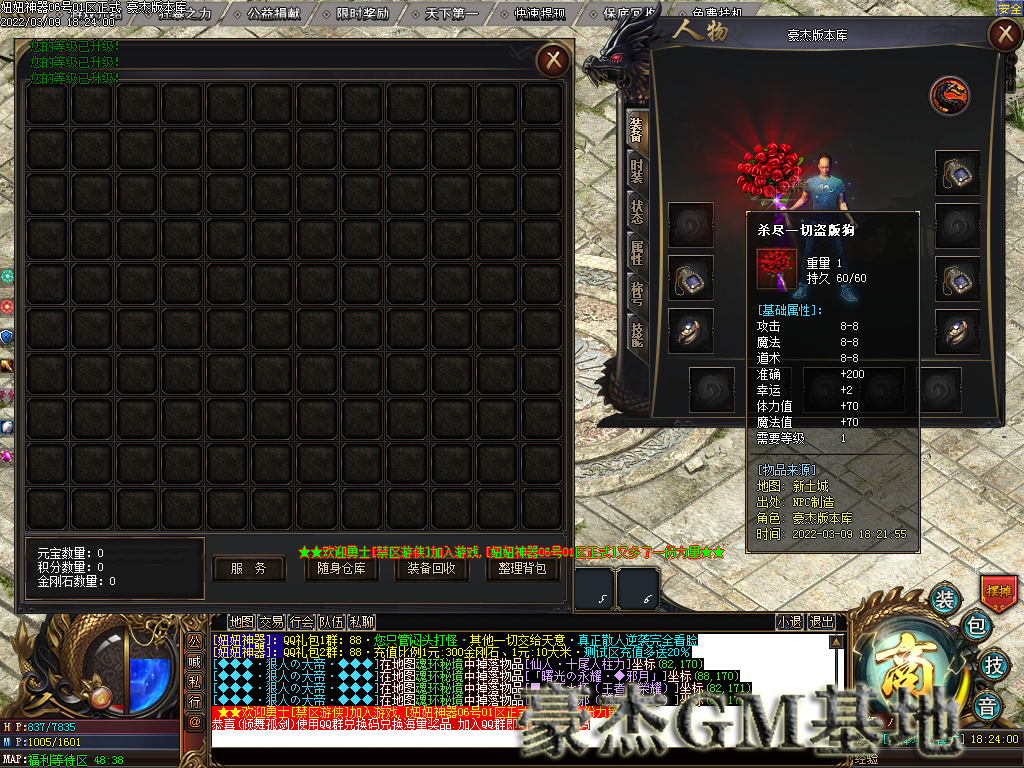Click the 装备回收 equipment recycle button
The image size is (1024, 768).
click(x=431, y=568)
